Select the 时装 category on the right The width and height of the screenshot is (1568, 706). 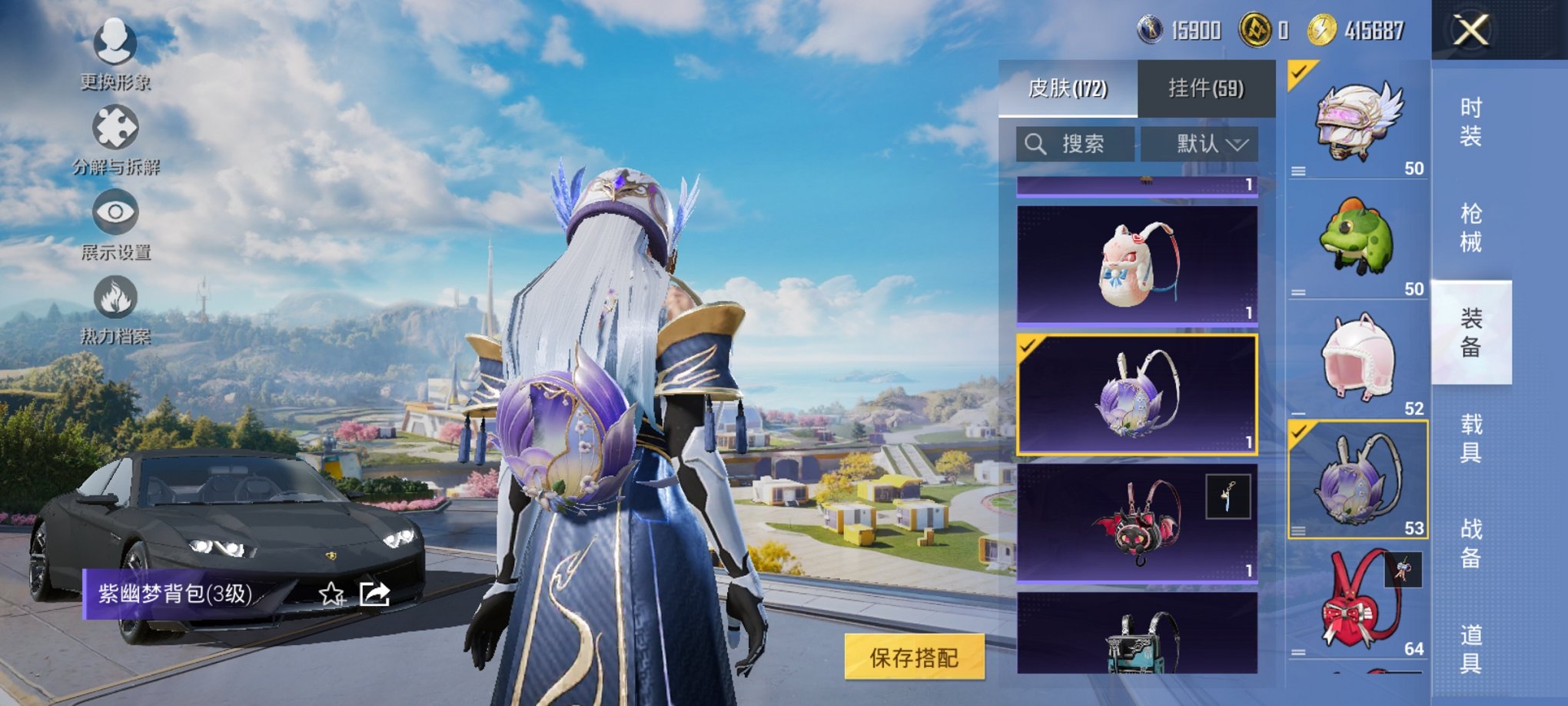[1471, 121]
